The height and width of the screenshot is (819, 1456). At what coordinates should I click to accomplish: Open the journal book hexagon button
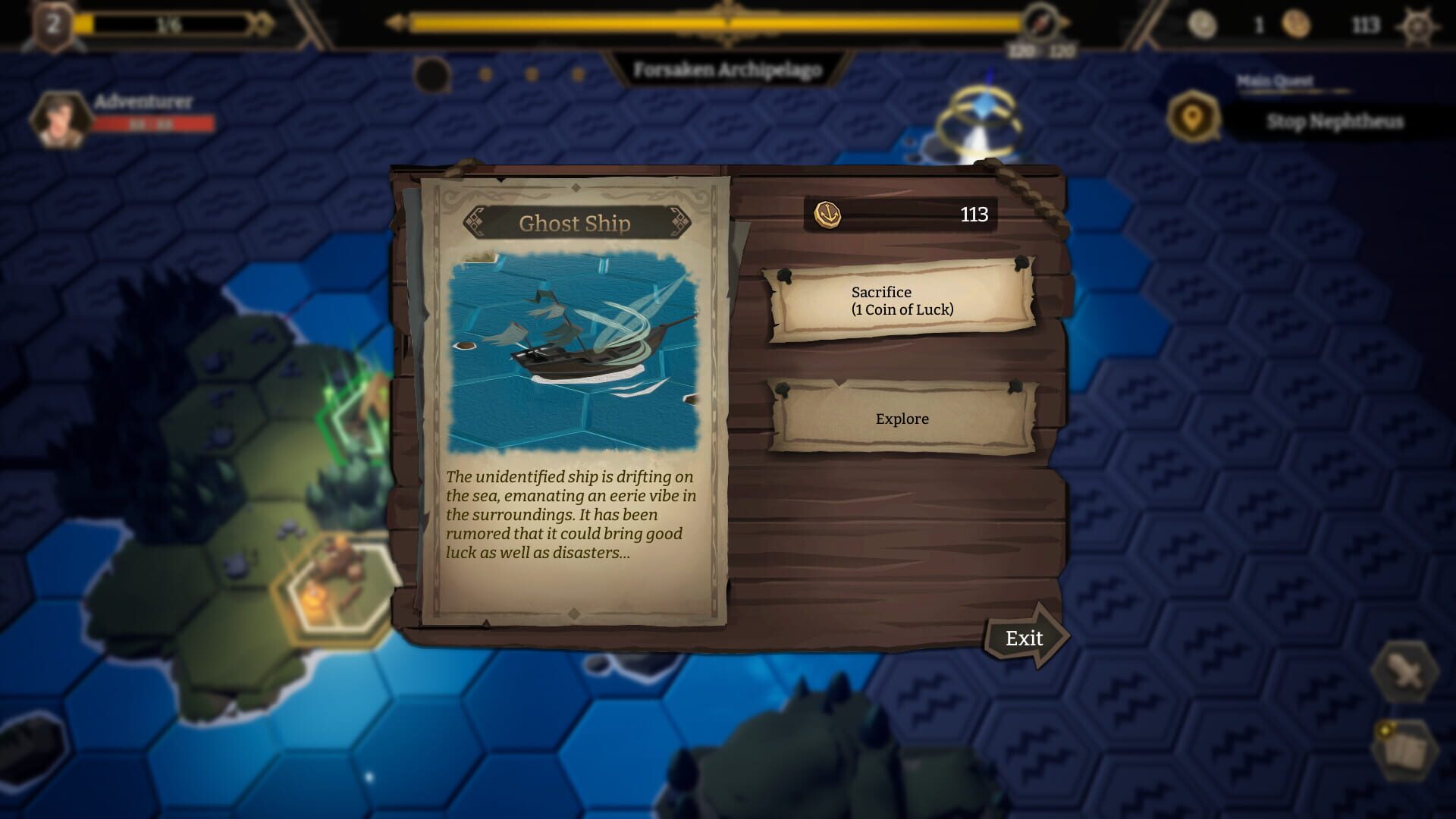[1405, 749]
